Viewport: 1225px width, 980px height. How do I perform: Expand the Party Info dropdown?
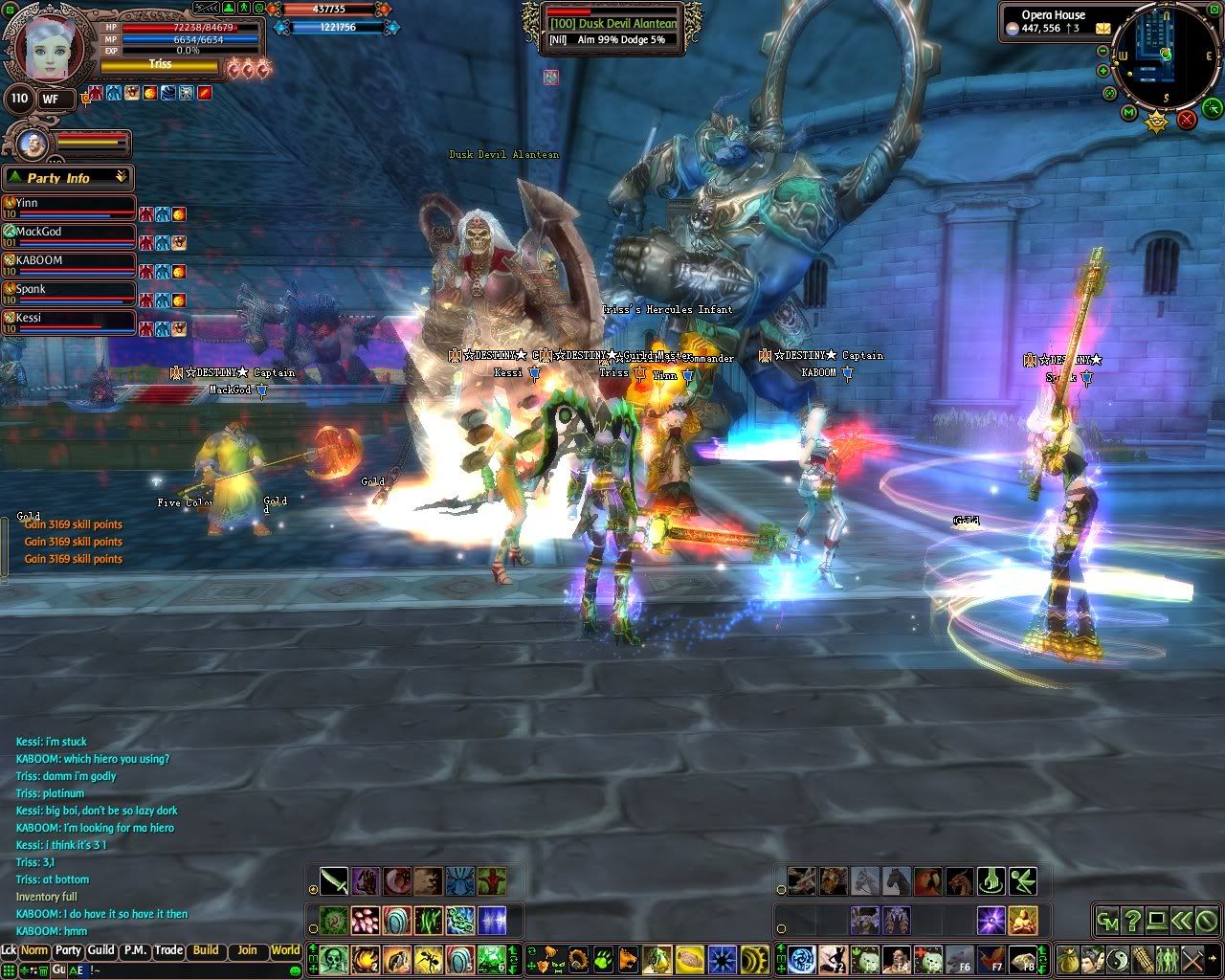pyautogui.click(x=121, y=177)
